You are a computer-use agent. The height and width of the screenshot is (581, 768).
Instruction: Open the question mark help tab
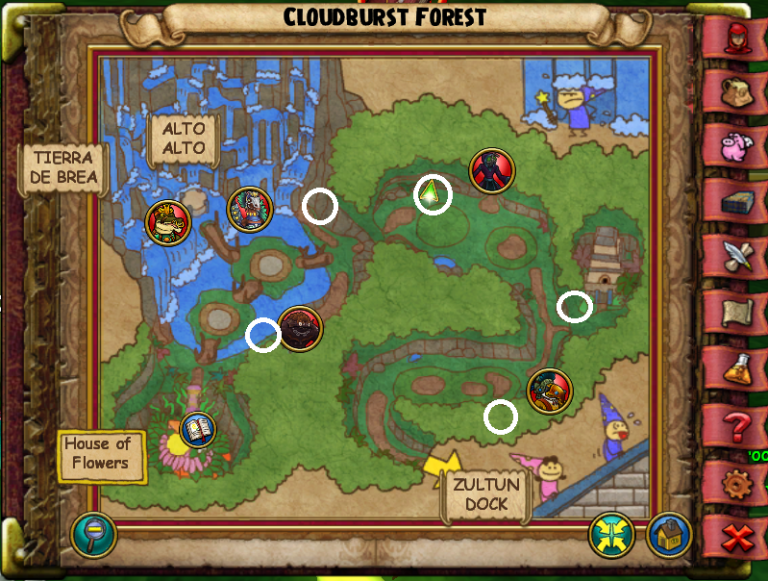point(738,428)
